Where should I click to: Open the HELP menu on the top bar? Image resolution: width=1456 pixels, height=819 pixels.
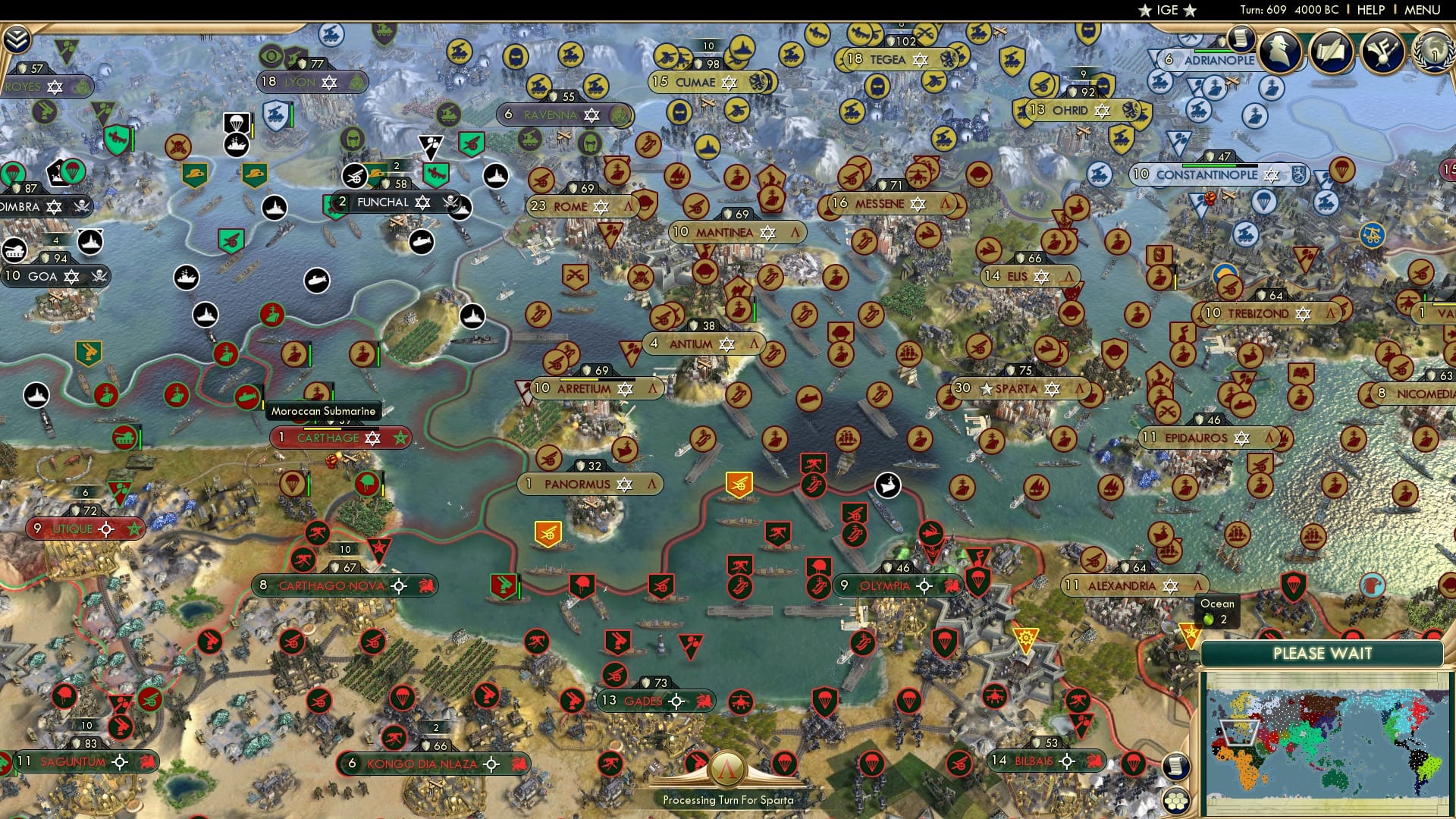click(x=1368, y=10)
